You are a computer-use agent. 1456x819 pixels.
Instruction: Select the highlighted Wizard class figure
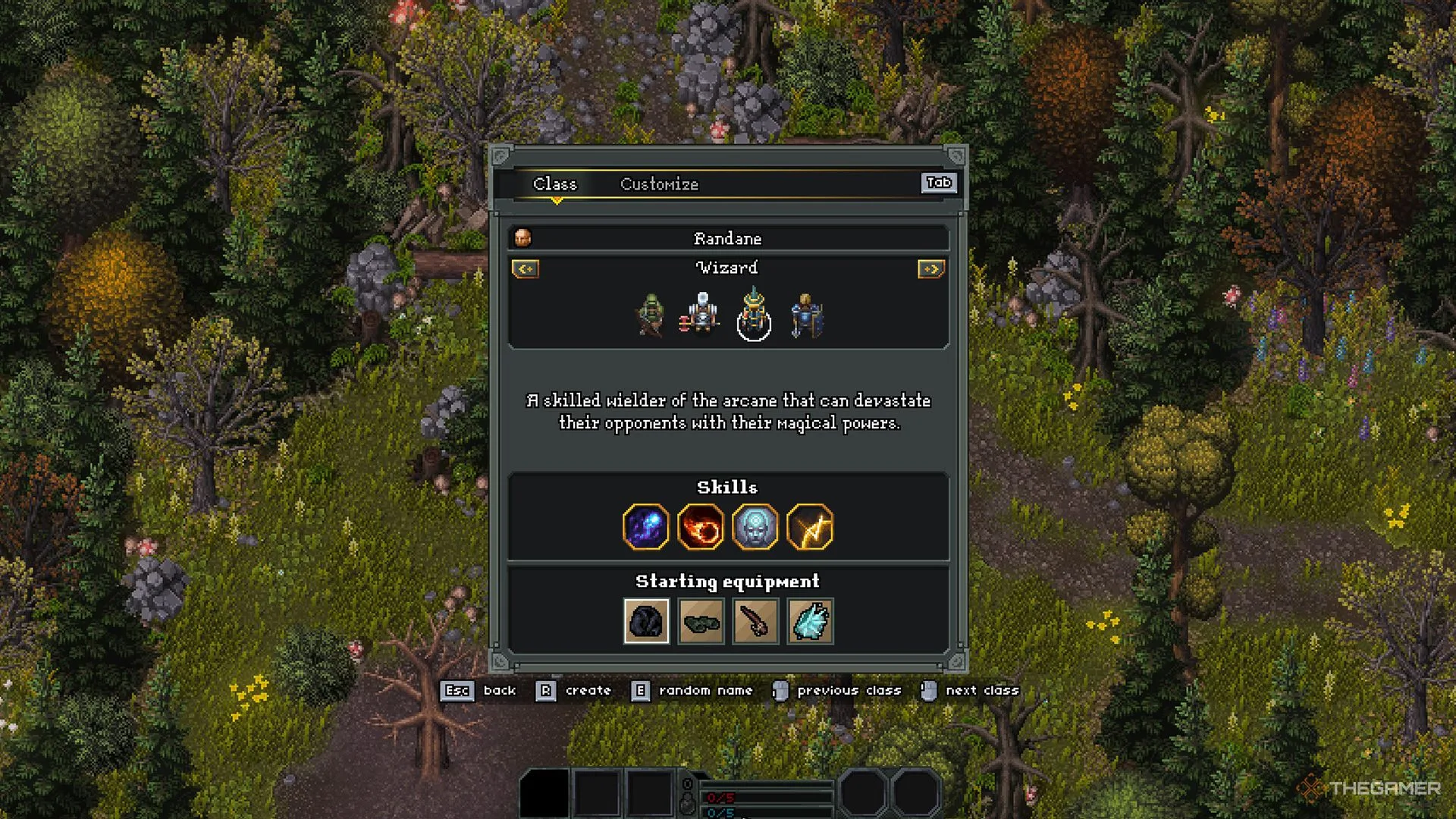754,315
